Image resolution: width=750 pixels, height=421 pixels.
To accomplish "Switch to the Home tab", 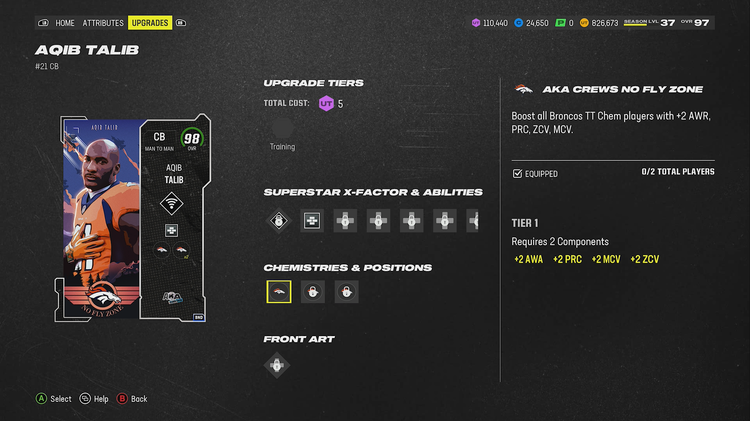I will coord(64,22).
